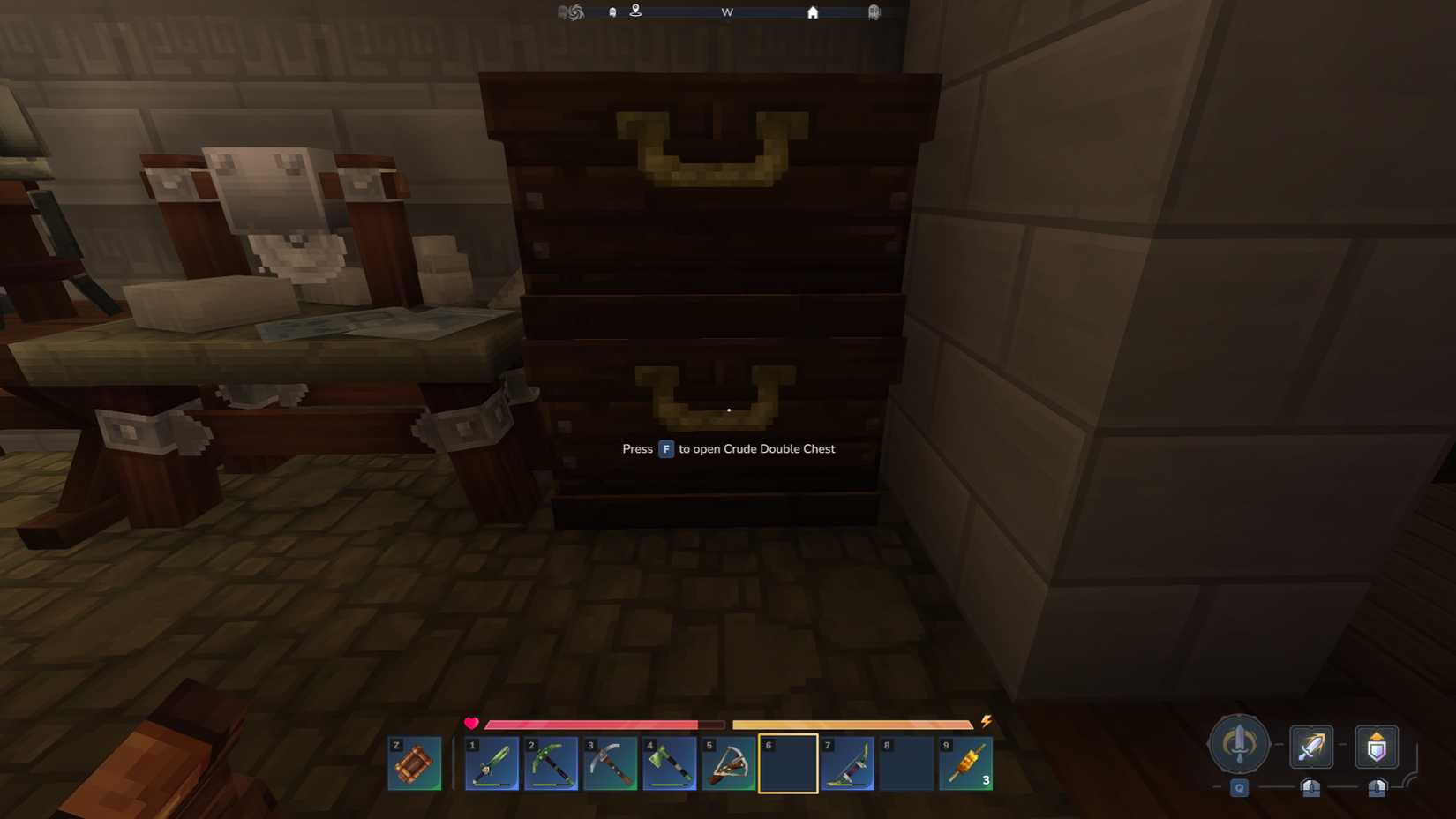Trigger the sword strike ability icon

tap(1311, 746)
